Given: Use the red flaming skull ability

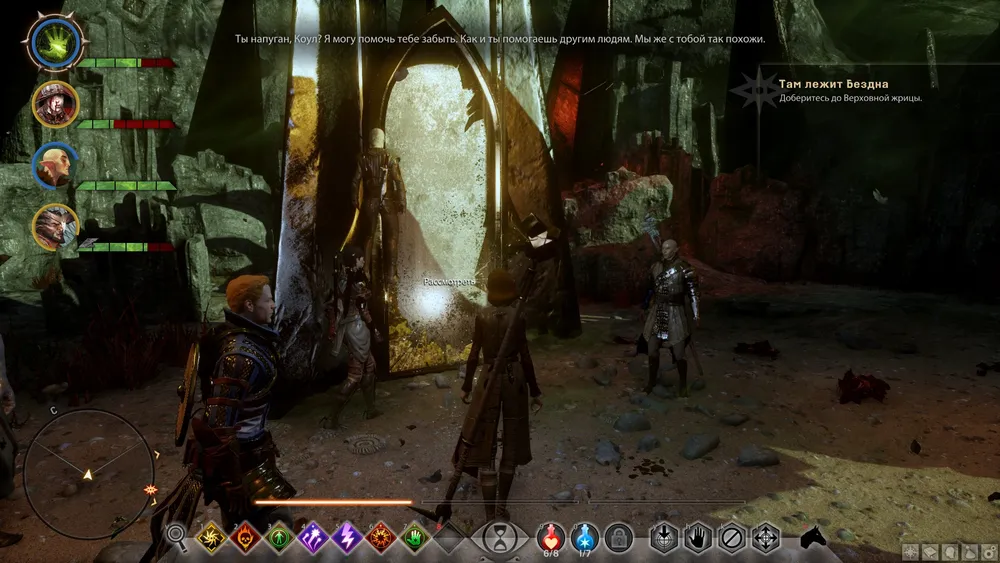Looking at the screenshot, I should pyautogui.click(x=244, y=538).
